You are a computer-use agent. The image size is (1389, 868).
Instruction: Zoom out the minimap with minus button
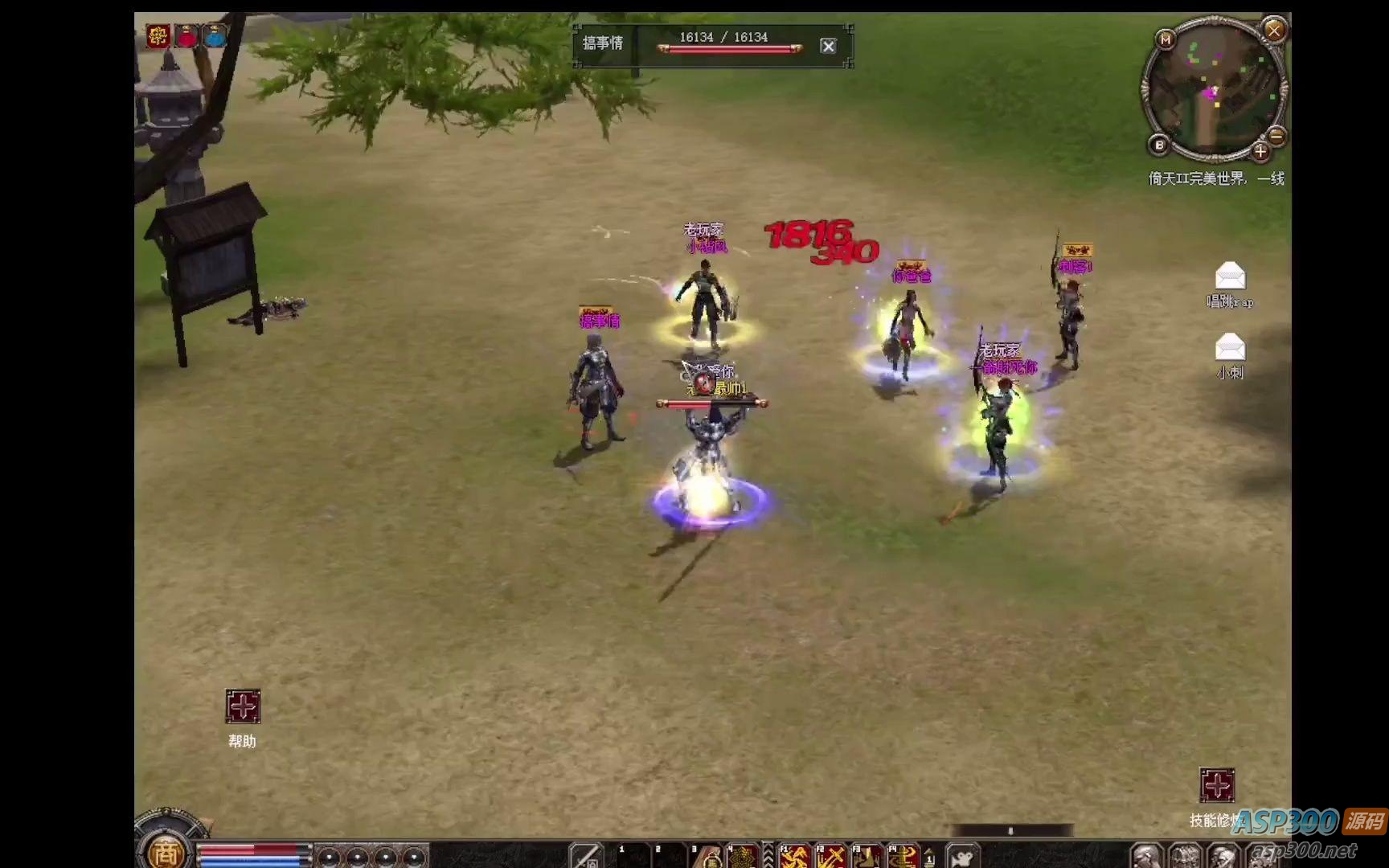click(1276, 135)
